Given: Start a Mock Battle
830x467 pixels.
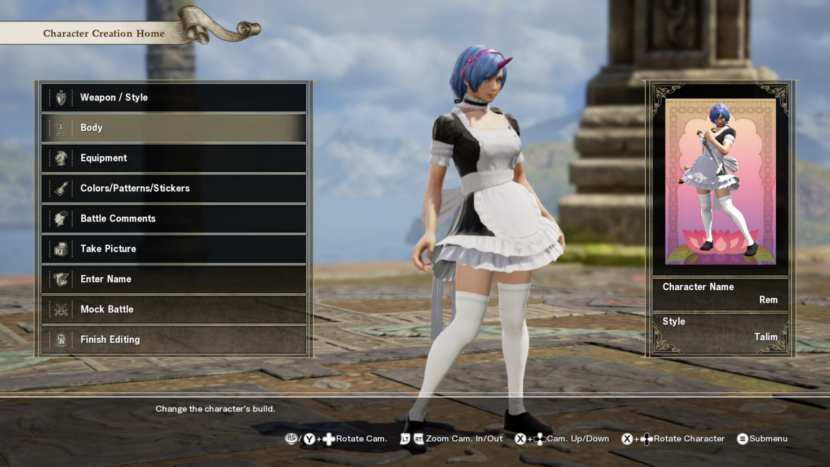Looking at the screenshot, I should (173, 309).
